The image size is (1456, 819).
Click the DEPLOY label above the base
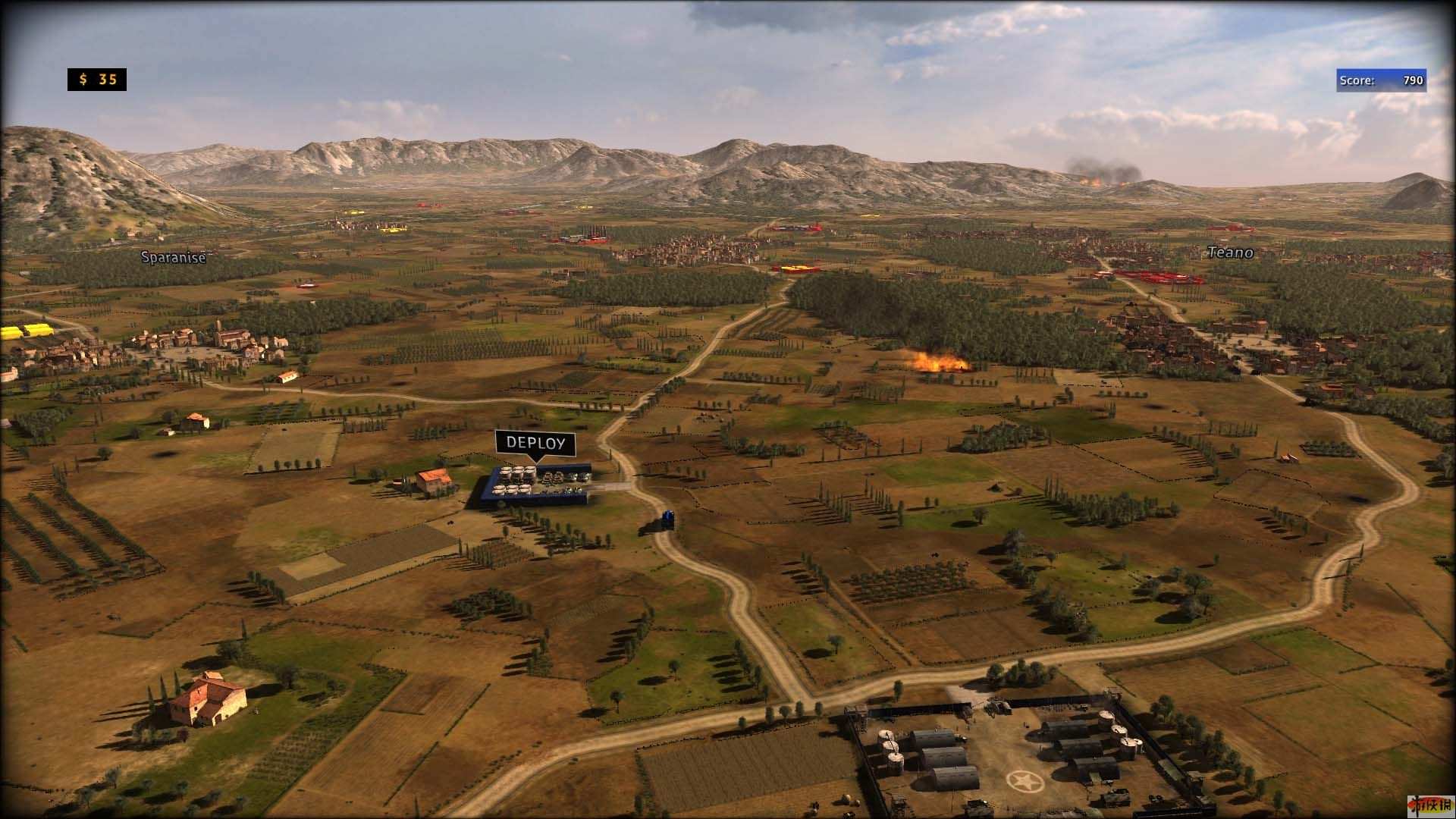(x=535, y=443)
